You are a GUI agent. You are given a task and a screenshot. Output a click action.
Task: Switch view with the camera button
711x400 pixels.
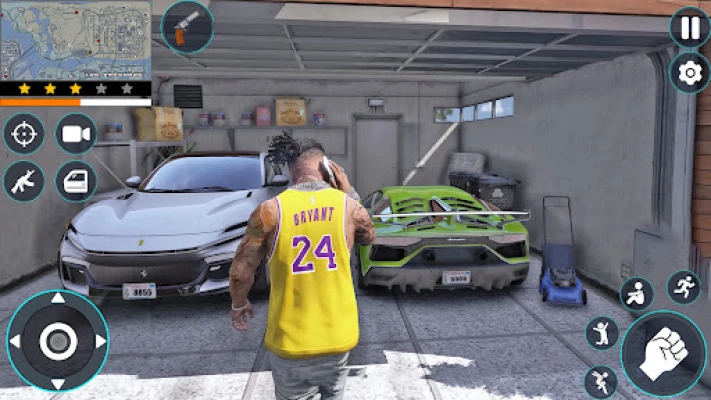pyautogui.click(x=75, y=134)
